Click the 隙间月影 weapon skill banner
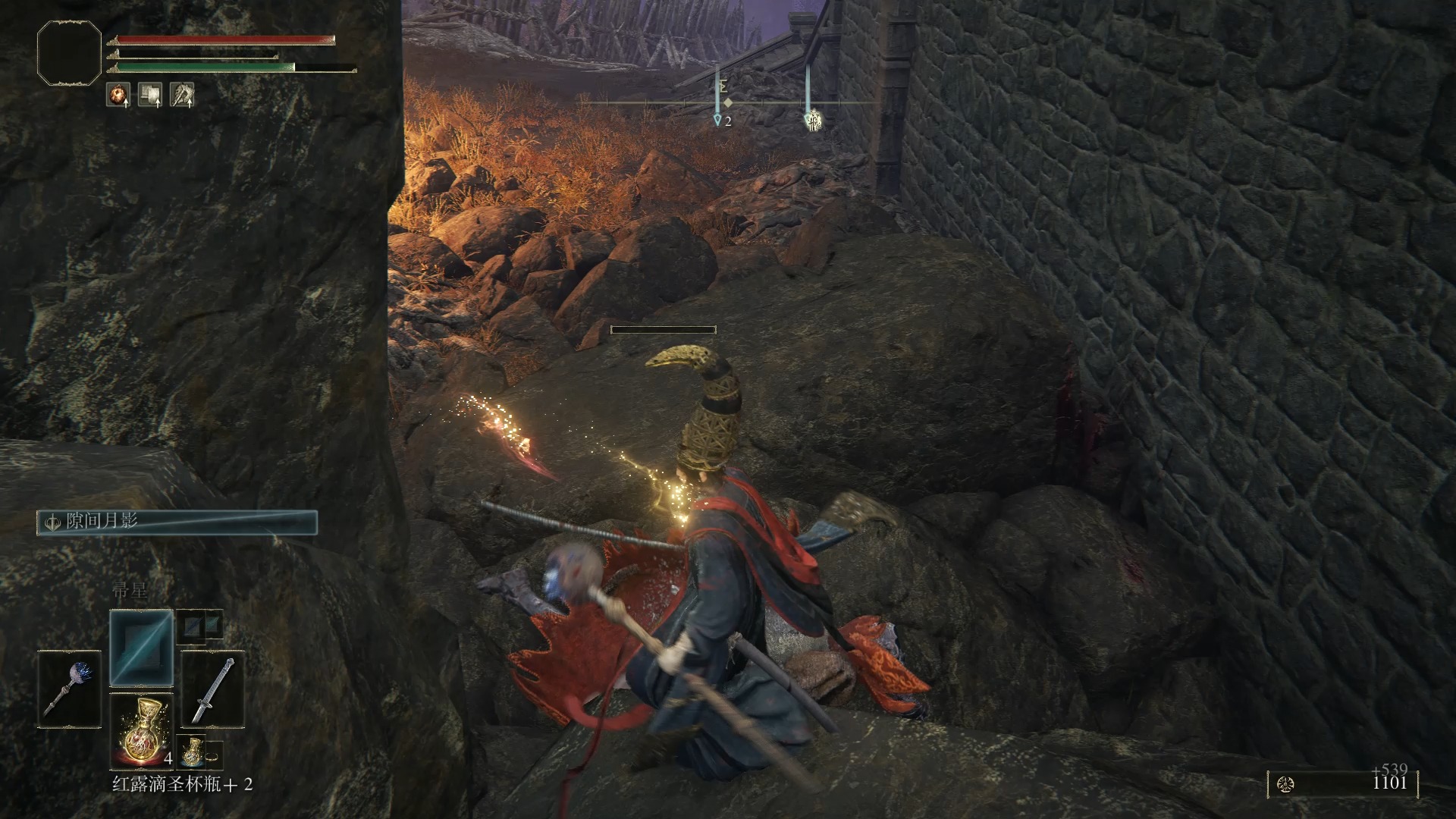Screen dimensions: 1456x819 177,522
